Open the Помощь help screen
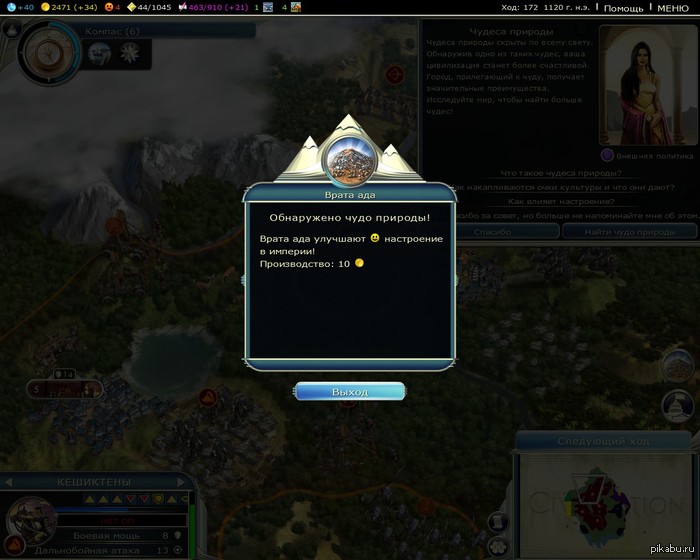 [624, 8]
